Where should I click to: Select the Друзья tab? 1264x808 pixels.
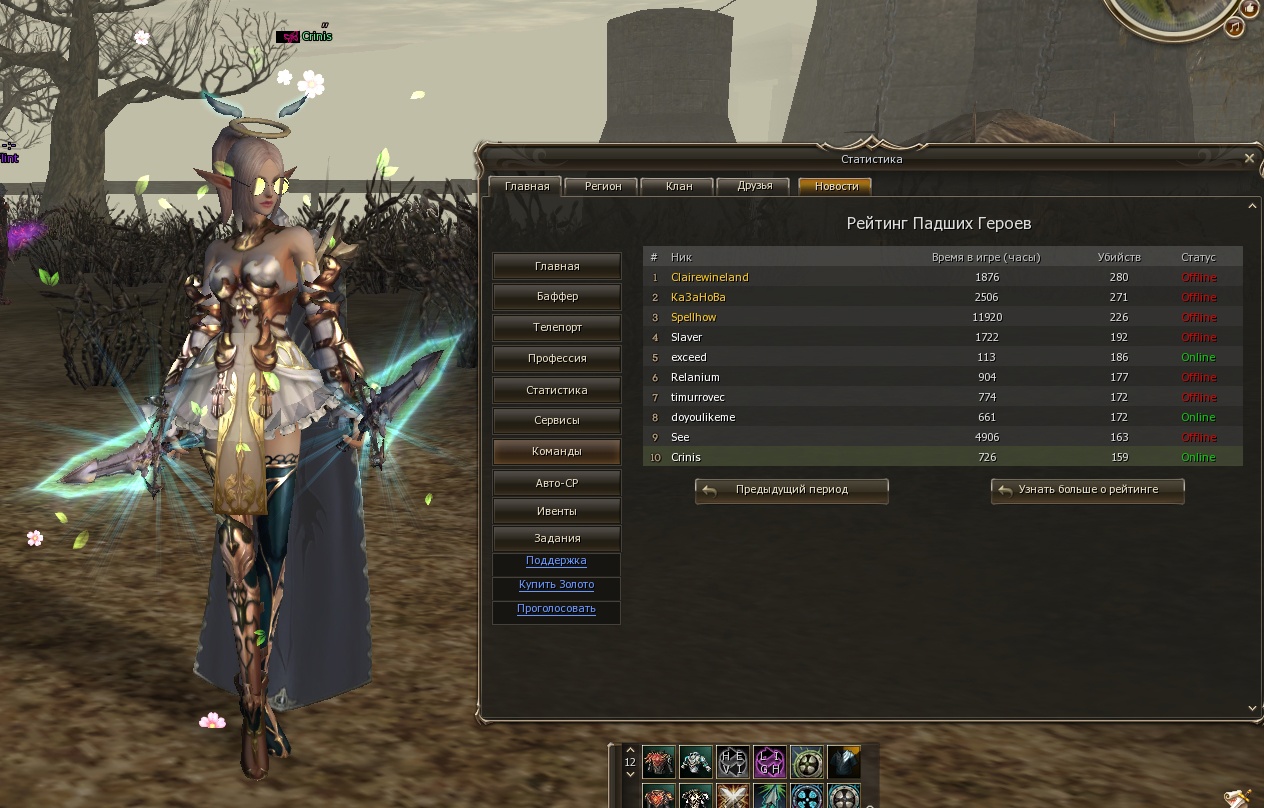coord(755,186)
